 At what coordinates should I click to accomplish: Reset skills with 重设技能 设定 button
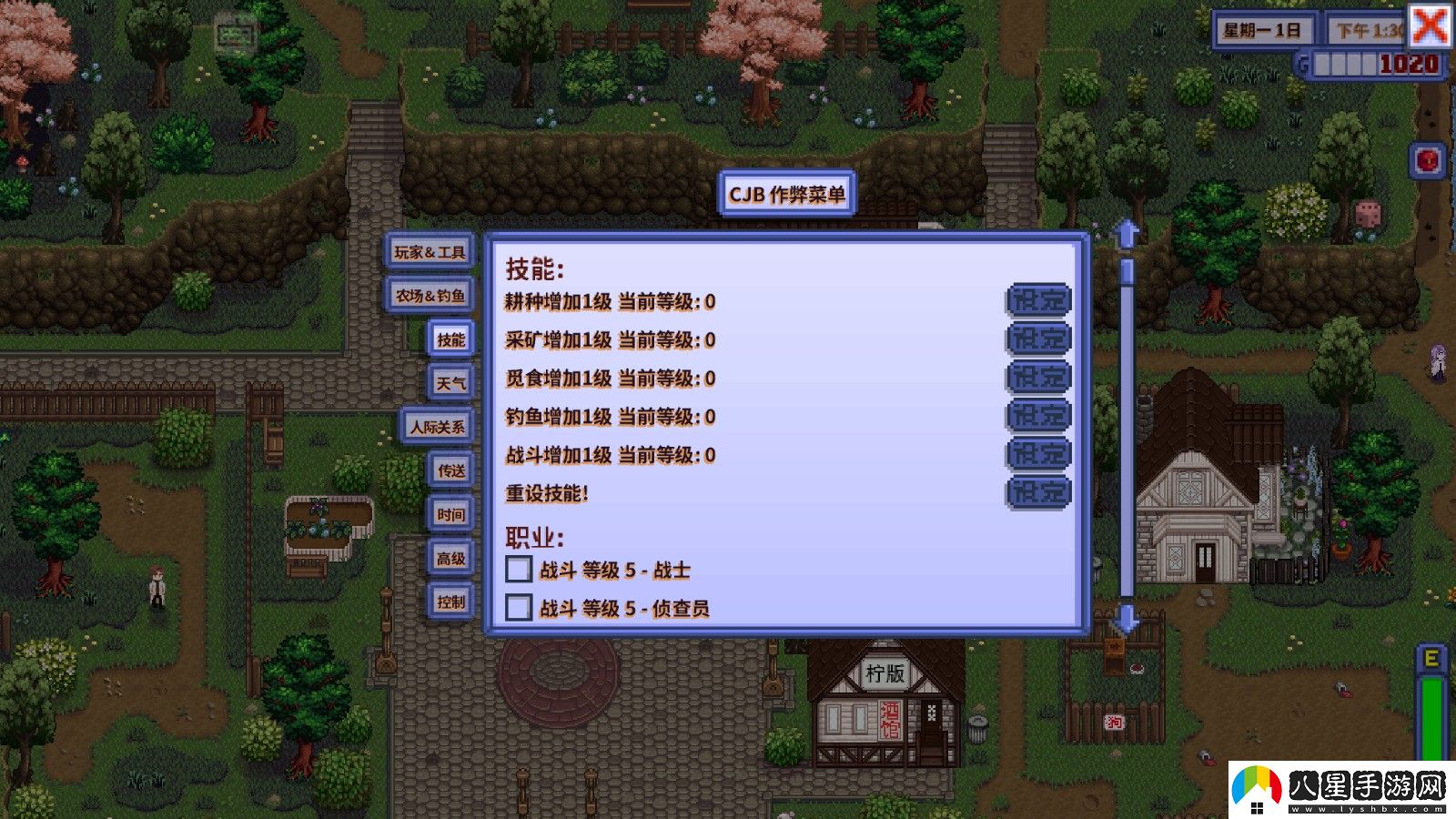pyautogui.click(x=1038, y=492)
